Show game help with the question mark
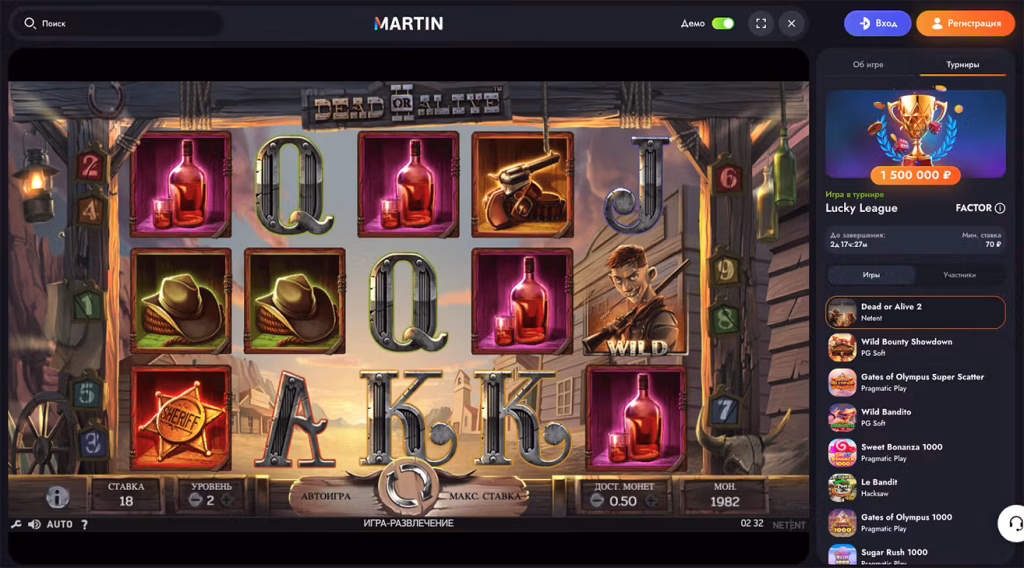 tap(84, 524)
